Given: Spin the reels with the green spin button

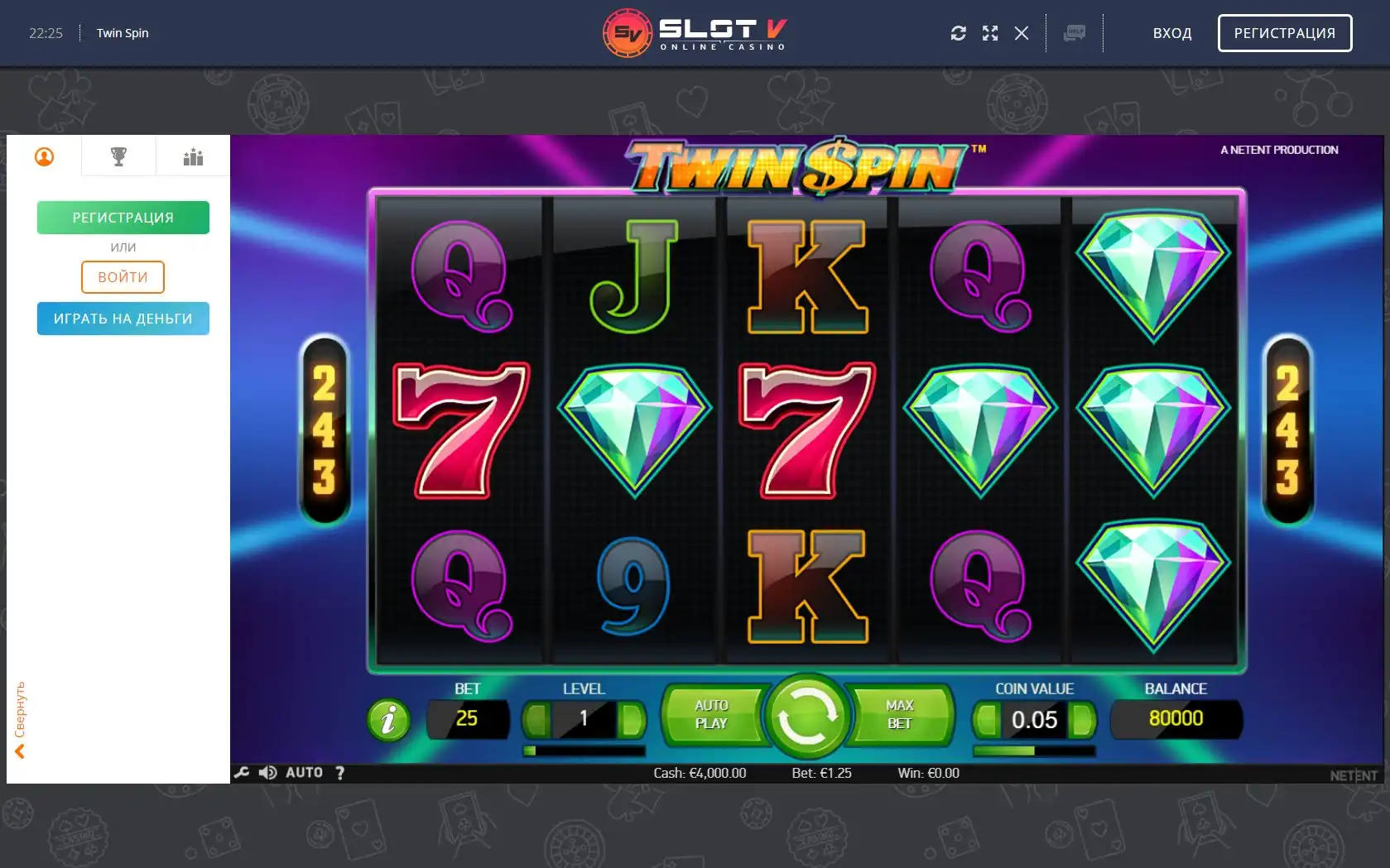Looking at the screenshot, I should coord(807,717).
